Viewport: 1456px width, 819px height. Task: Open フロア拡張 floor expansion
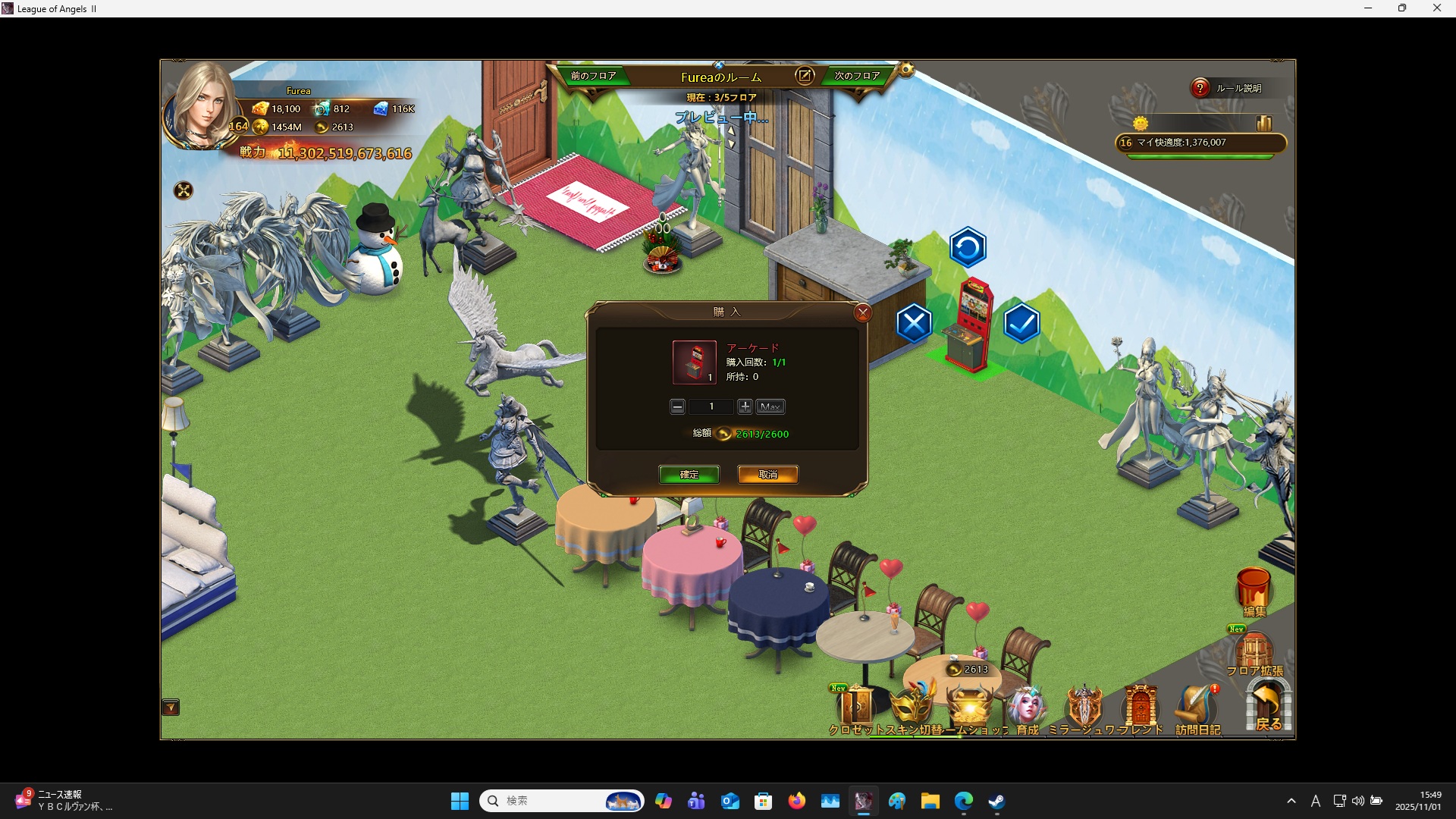click(1254, 654)
